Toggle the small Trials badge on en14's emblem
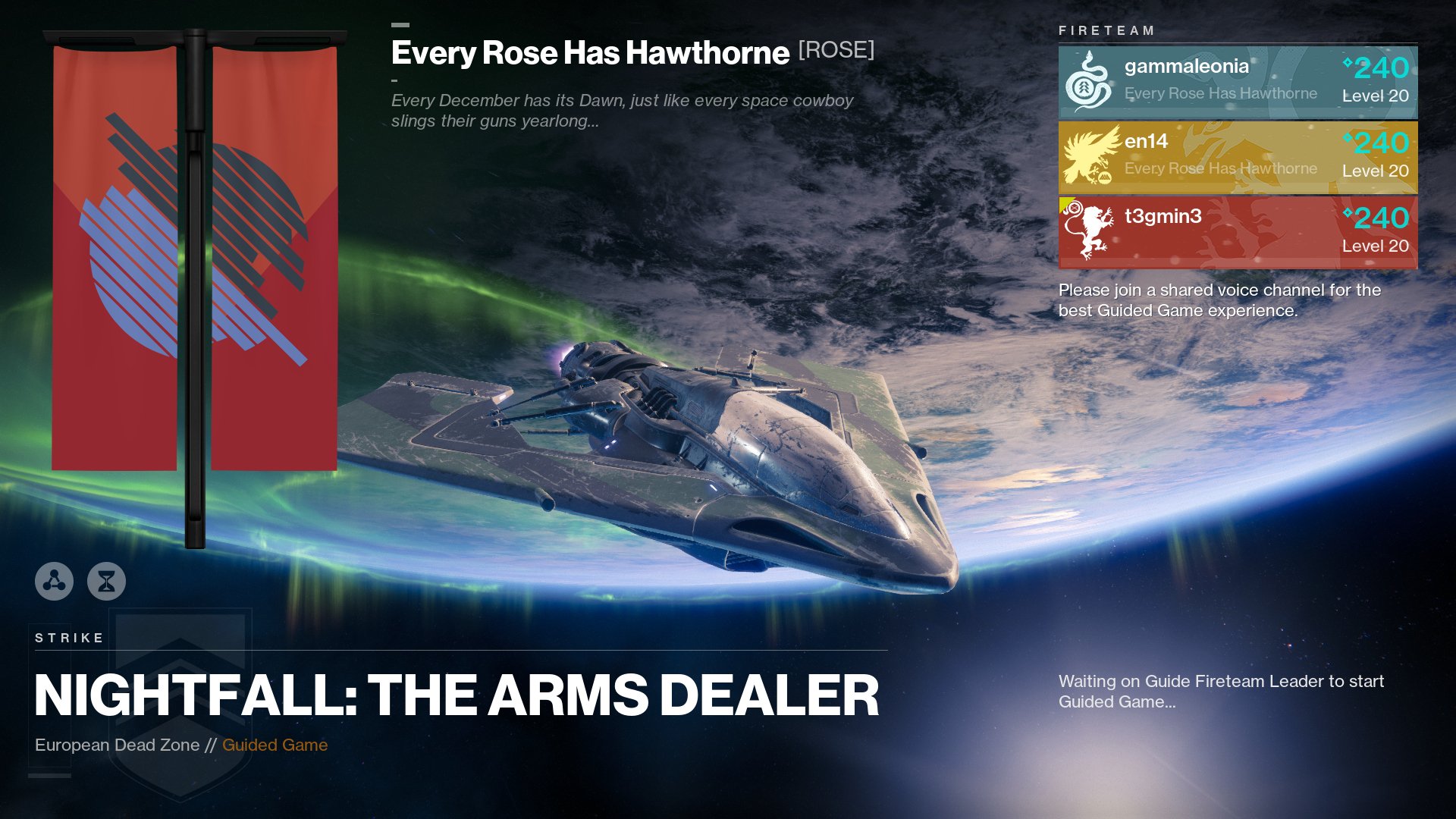This screenshot has height=819, width=1456. pyautogui.click(x=1105, y=177)
